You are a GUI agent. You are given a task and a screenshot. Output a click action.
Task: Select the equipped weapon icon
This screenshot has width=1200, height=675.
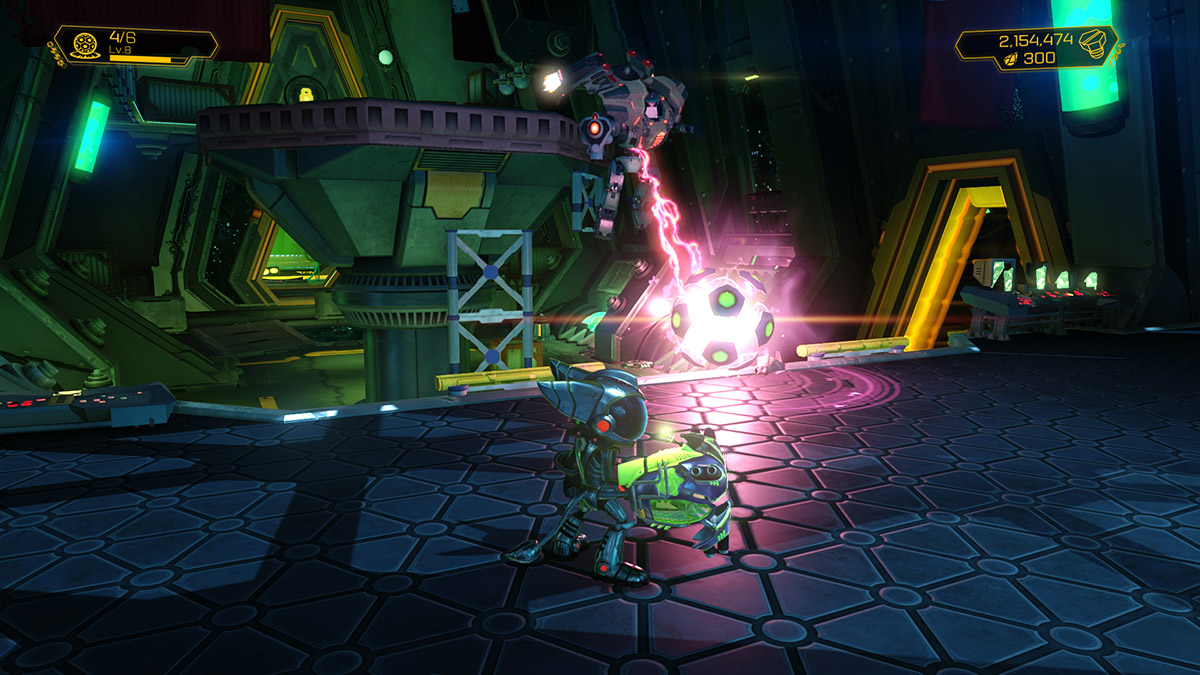[x=84, y=45]
